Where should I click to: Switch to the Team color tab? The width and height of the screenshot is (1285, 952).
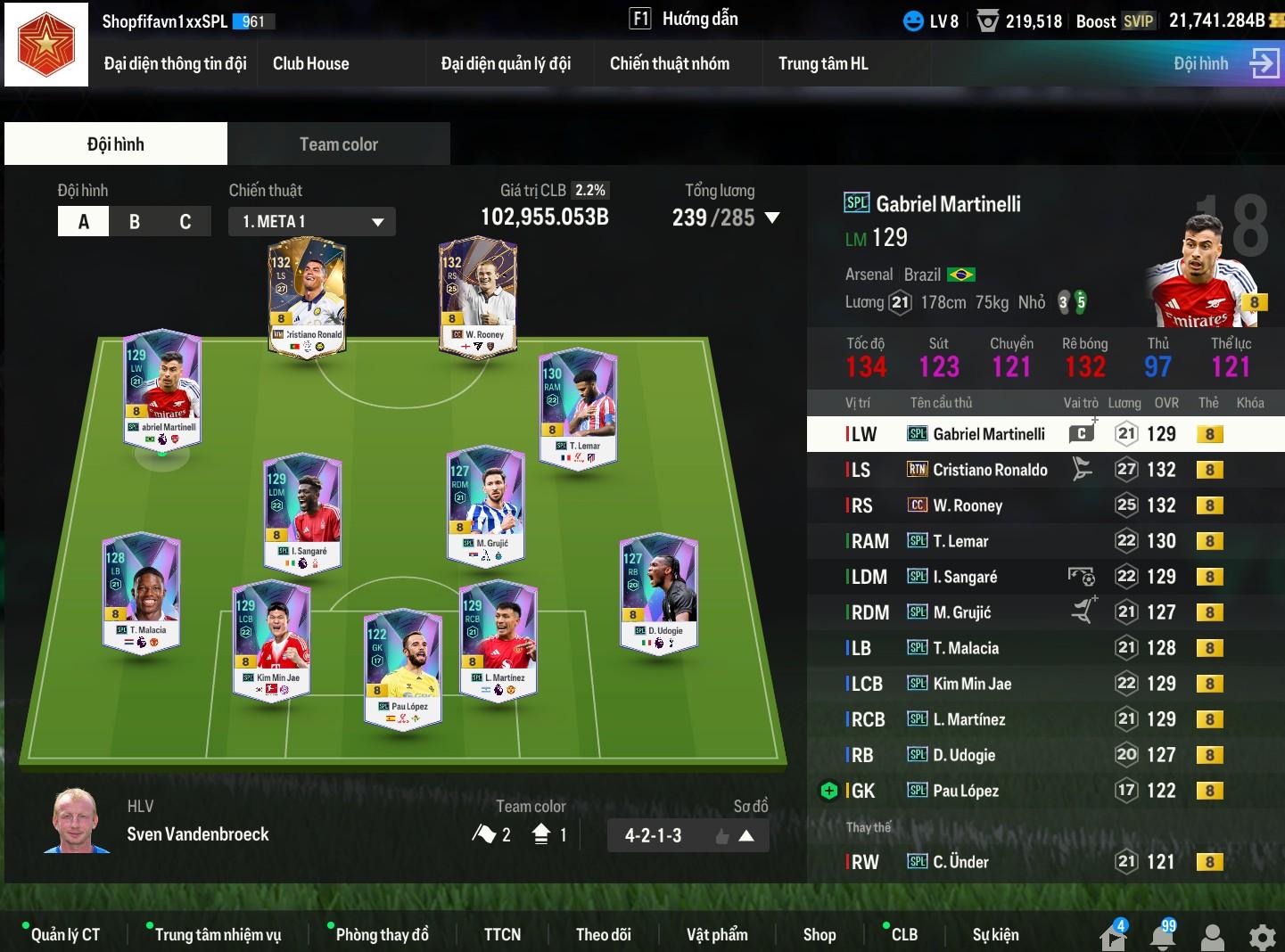point(338,144)
